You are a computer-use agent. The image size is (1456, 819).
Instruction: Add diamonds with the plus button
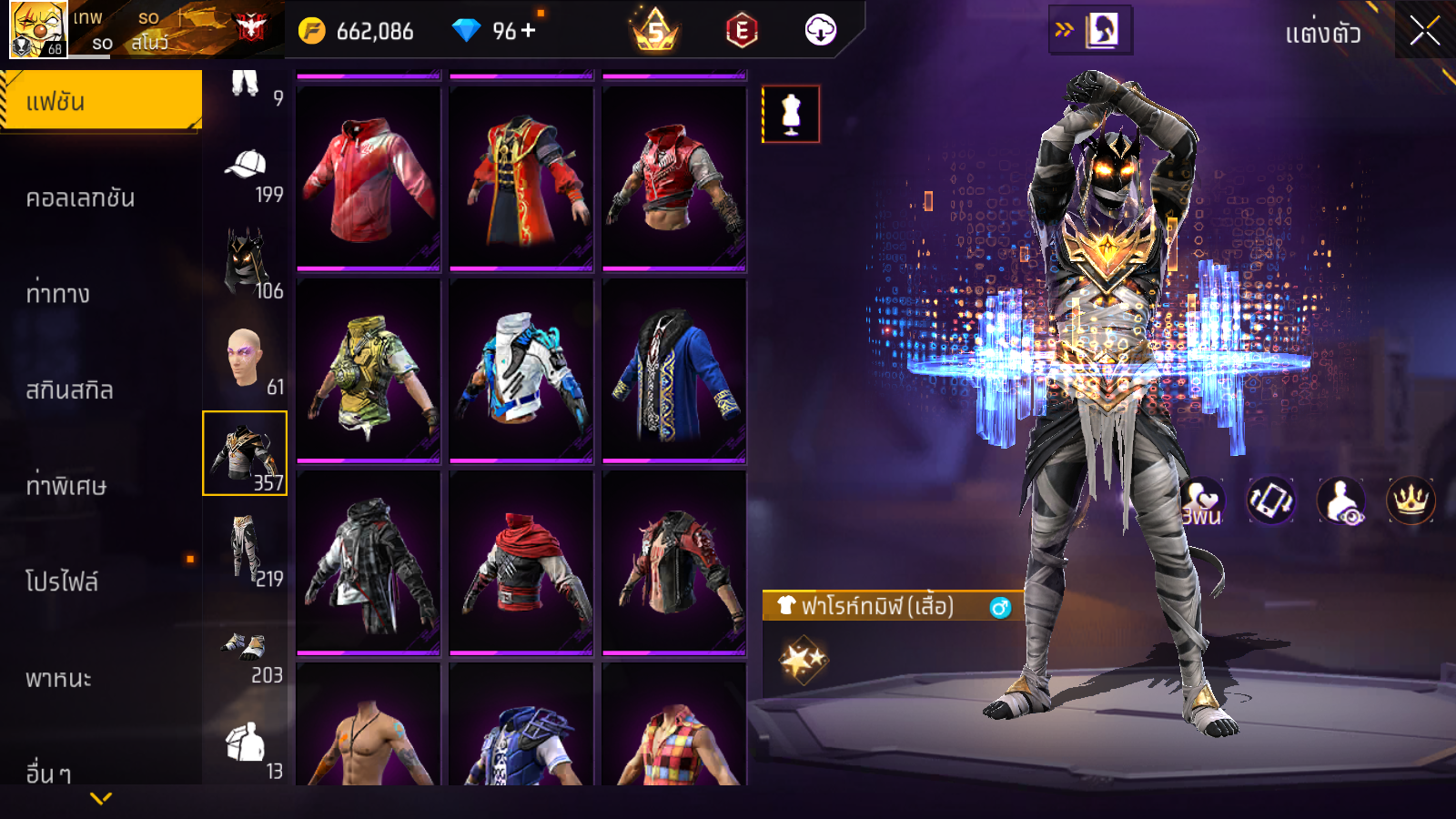point(529,31)
